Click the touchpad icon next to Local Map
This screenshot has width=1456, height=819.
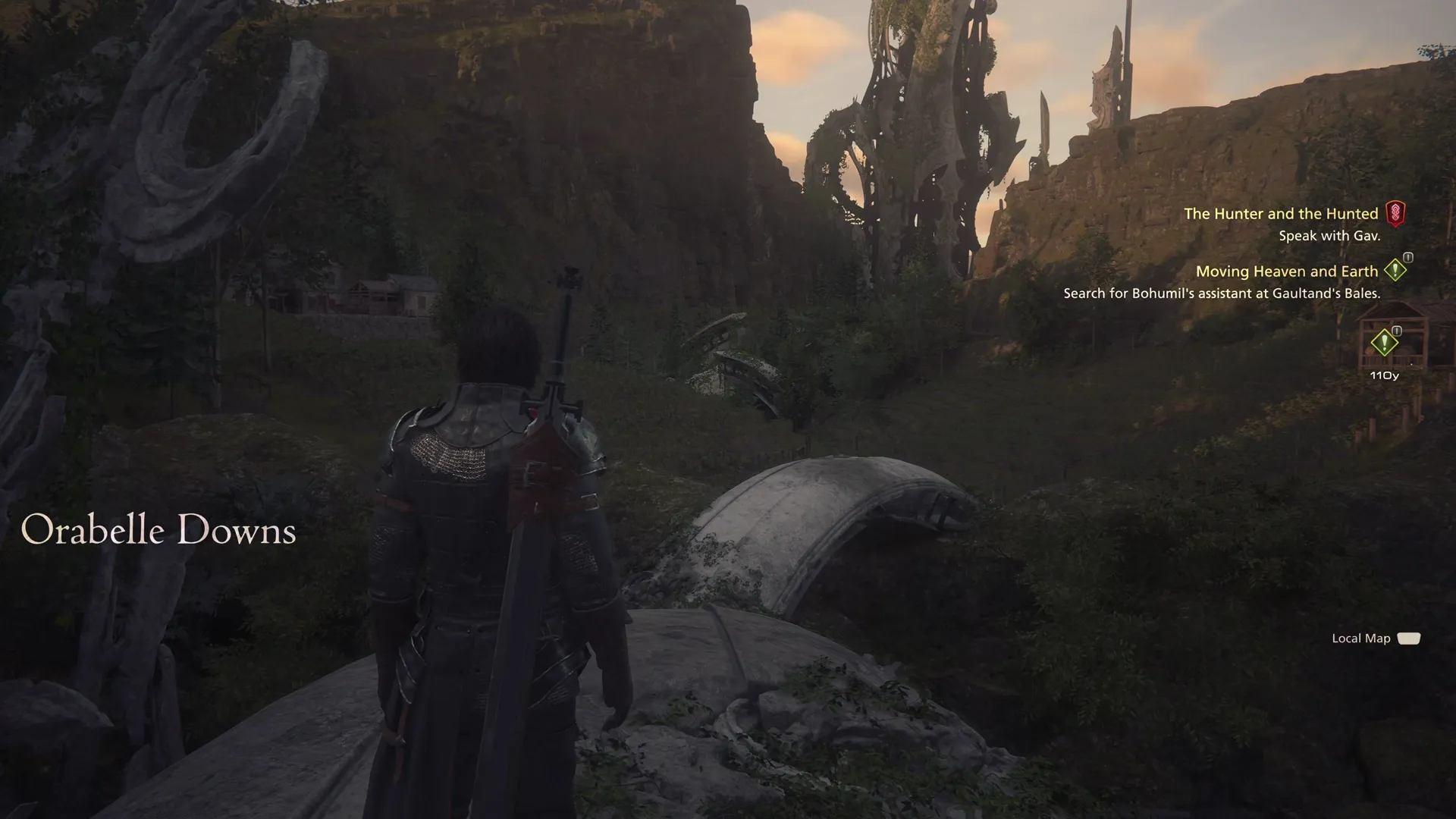pos(1410,638)
